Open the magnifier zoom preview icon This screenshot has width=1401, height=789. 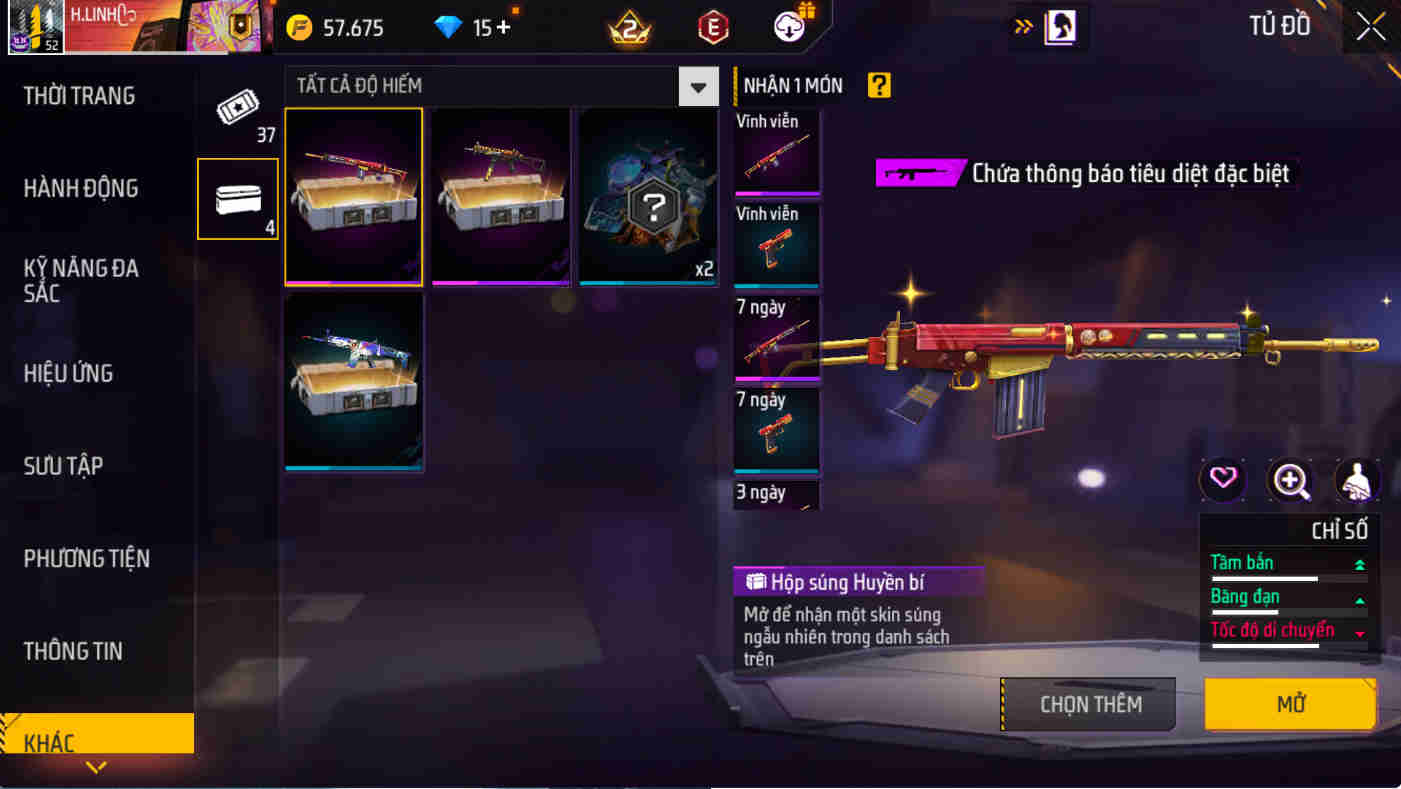coord(1291,480)
